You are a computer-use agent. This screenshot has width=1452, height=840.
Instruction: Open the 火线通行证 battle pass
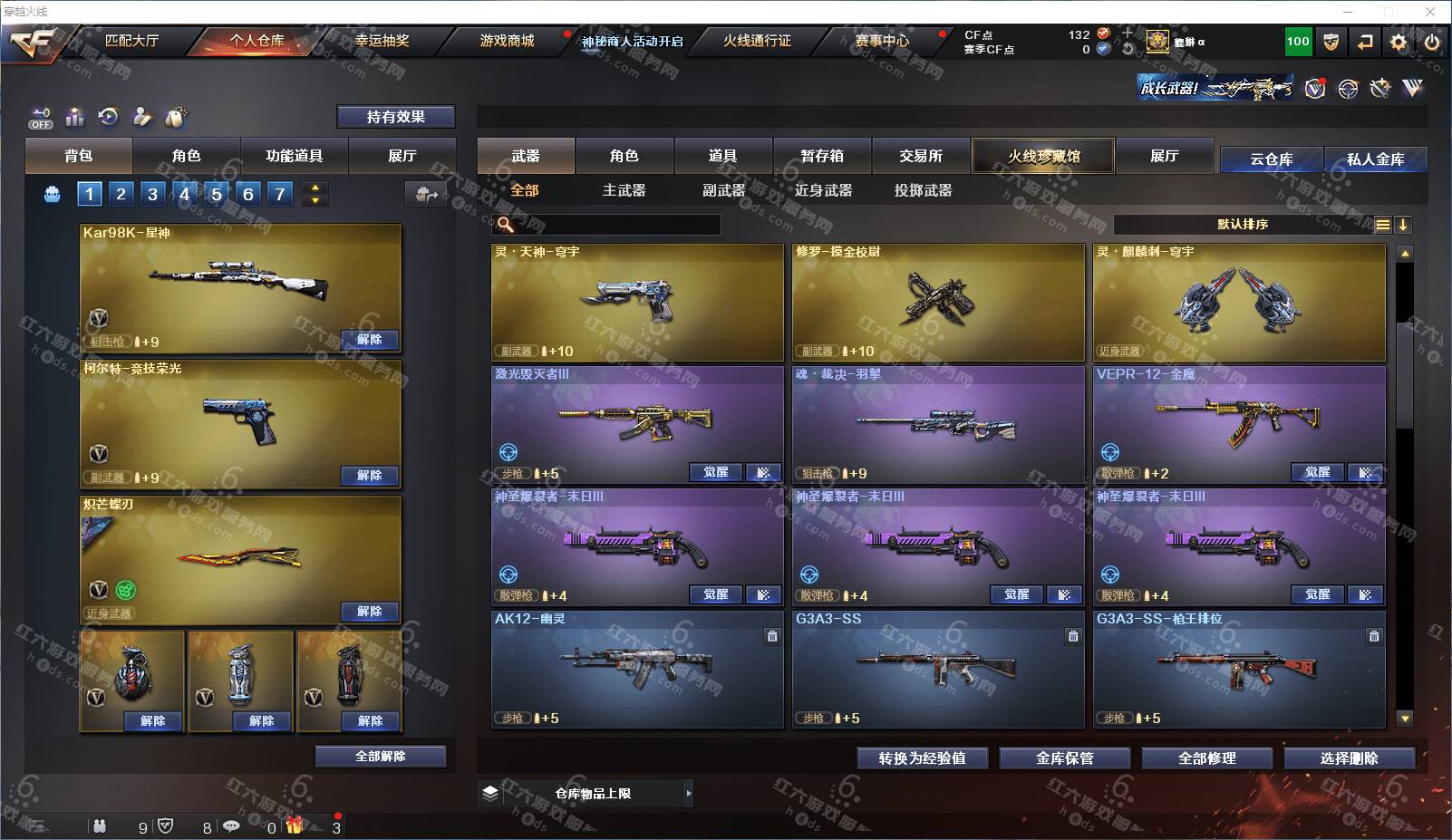click(757, 41)
